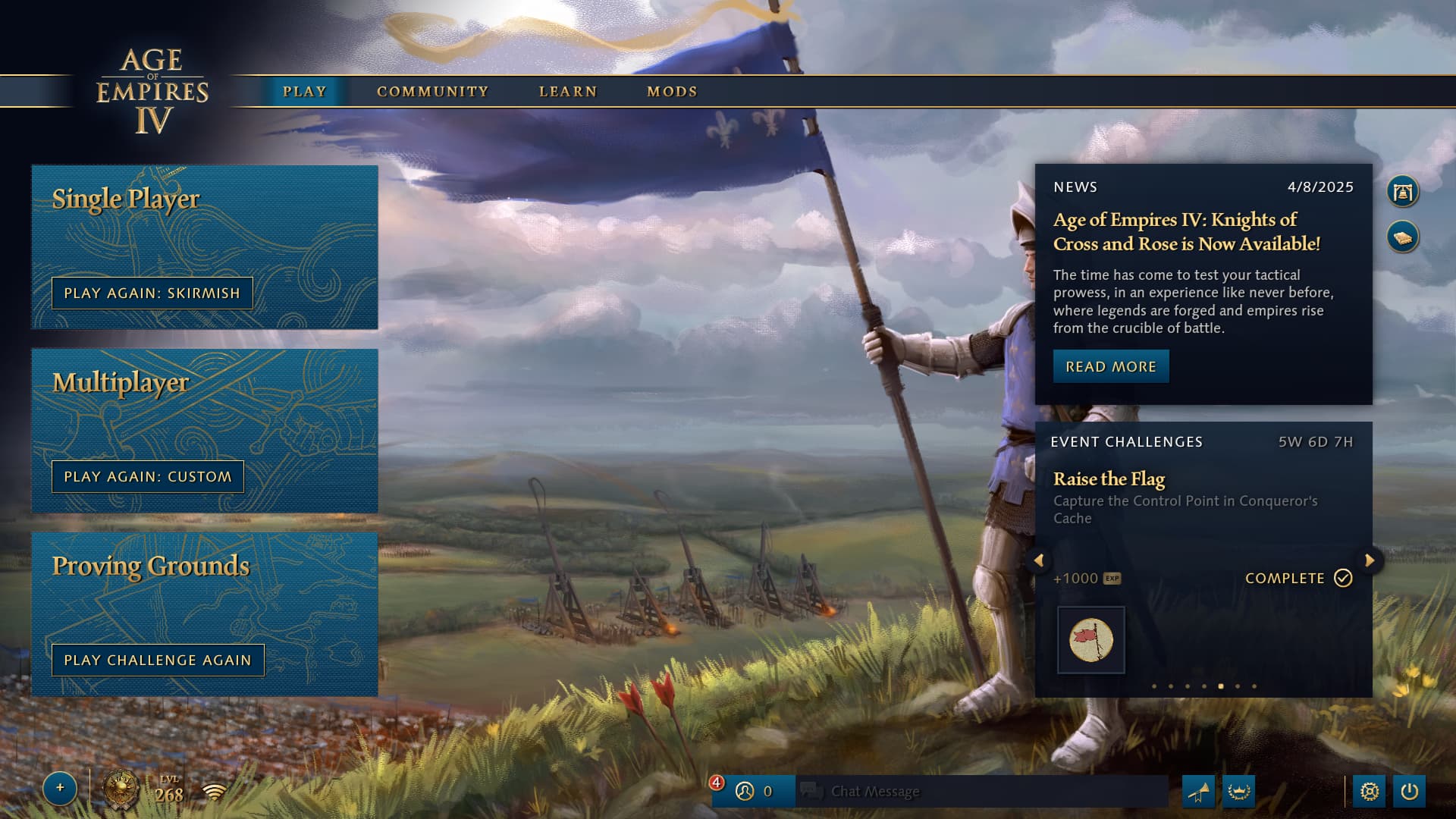Open the Proving Grounds panel
The height and width of the screenshot is (819, 1456).
pyautogui.click(x=204, y=584)
